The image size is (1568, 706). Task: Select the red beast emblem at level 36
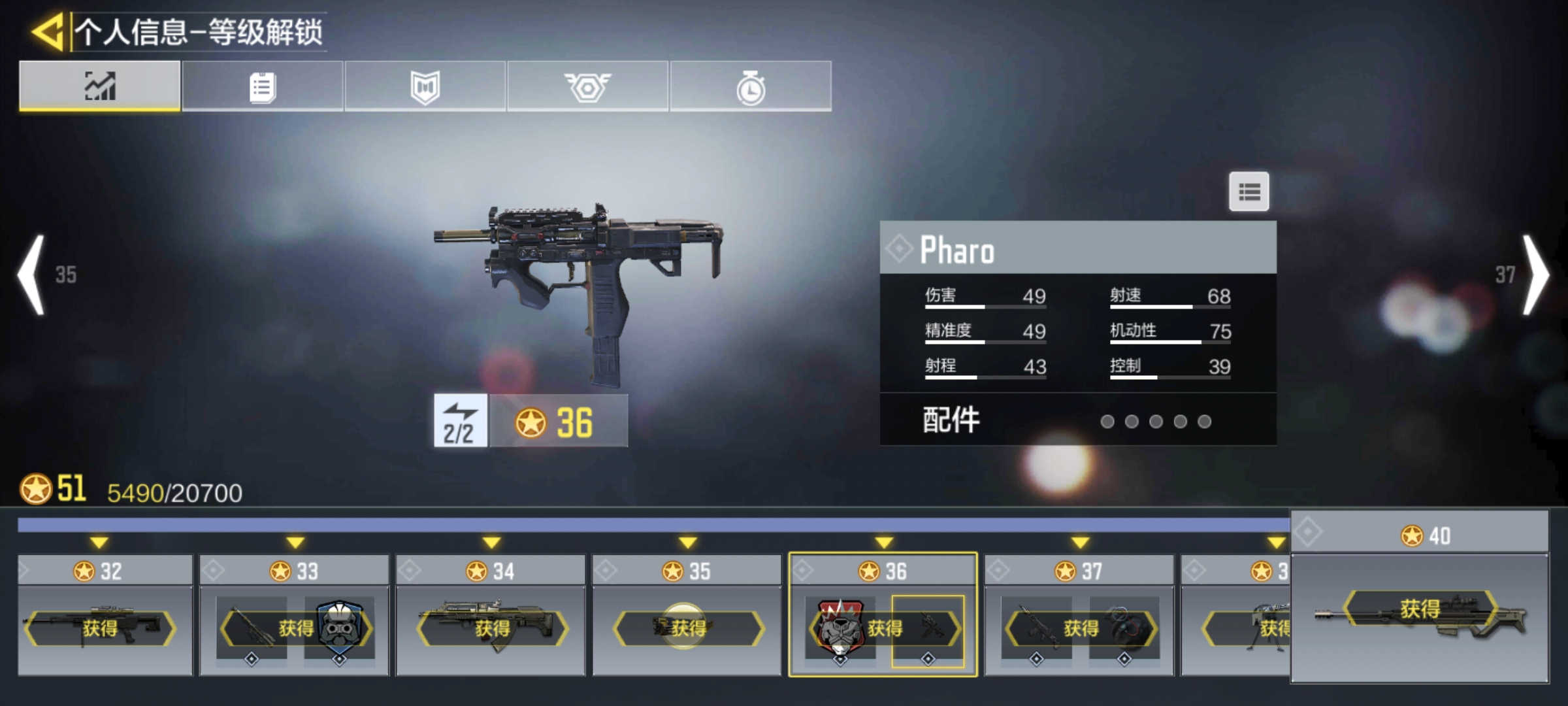point(840,628)
